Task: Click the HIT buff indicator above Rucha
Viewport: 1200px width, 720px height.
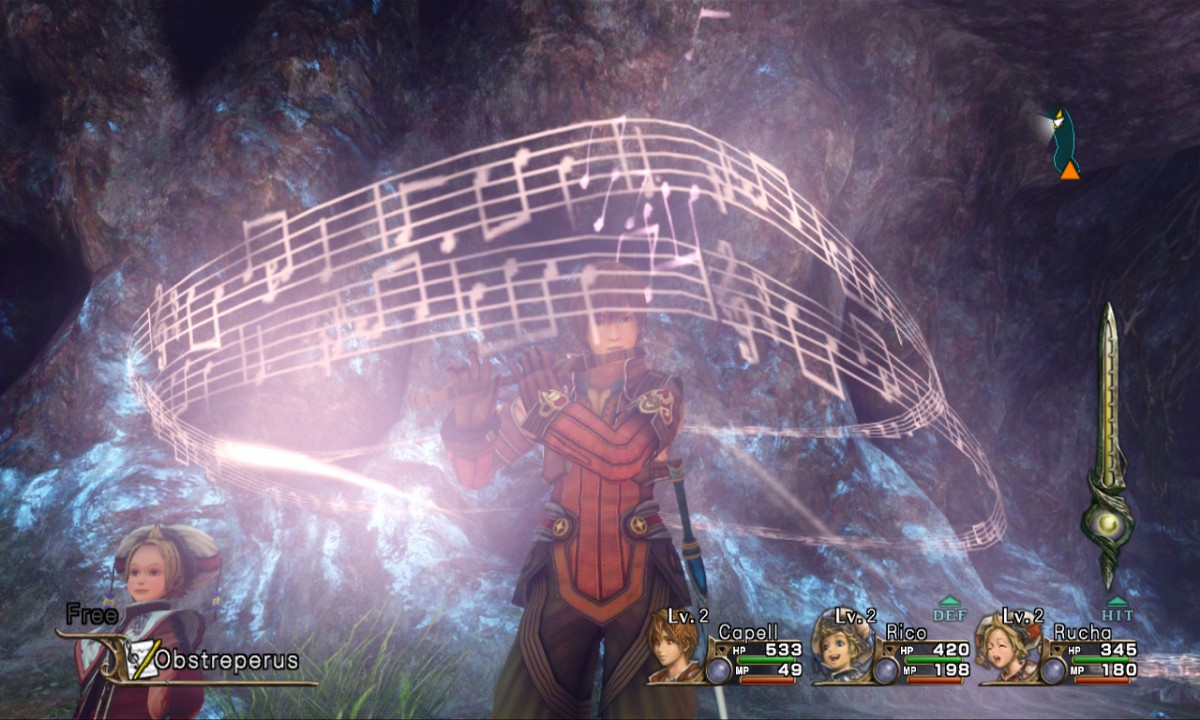Action: 1116,611
